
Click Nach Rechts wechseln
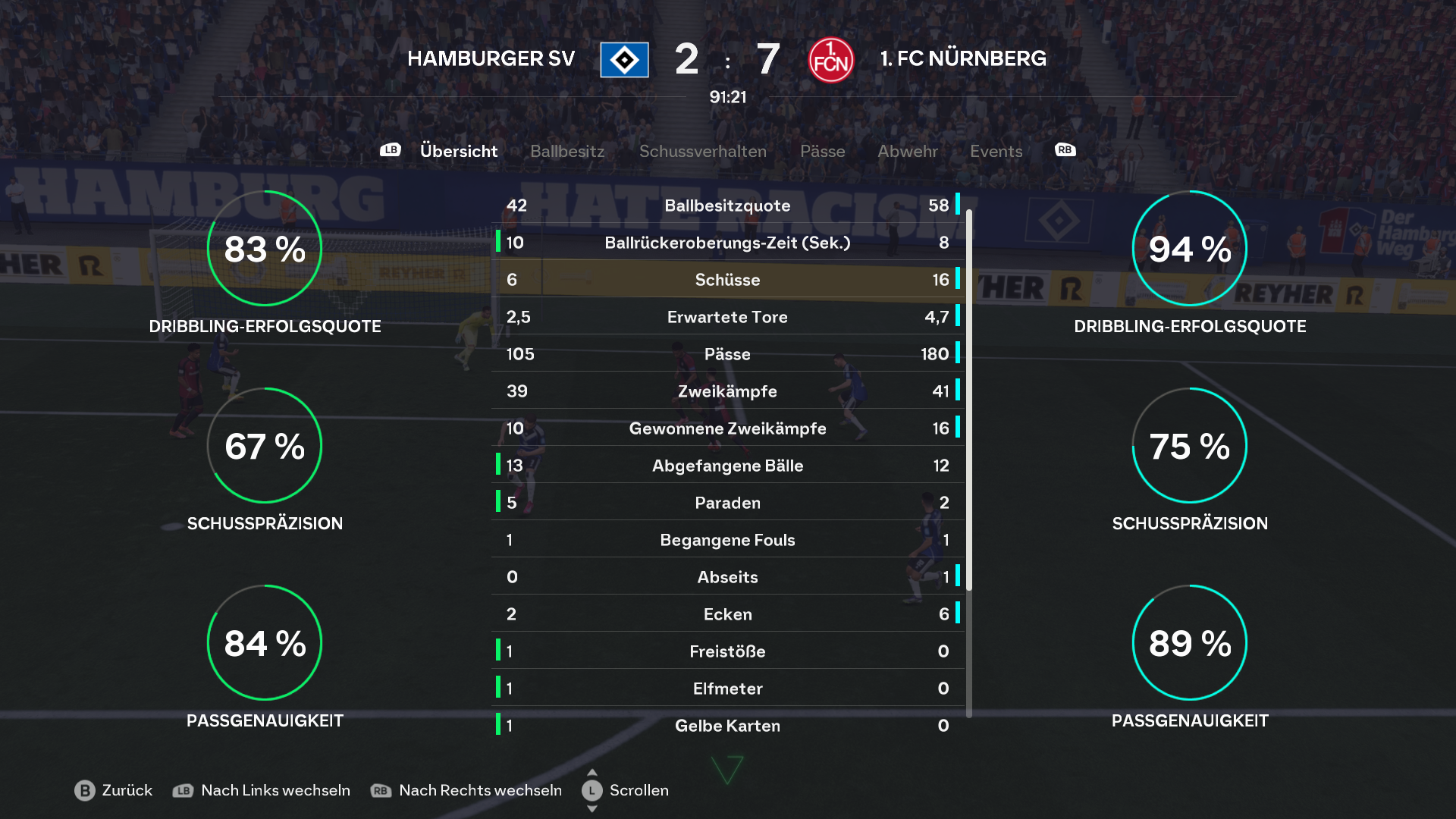466,790
